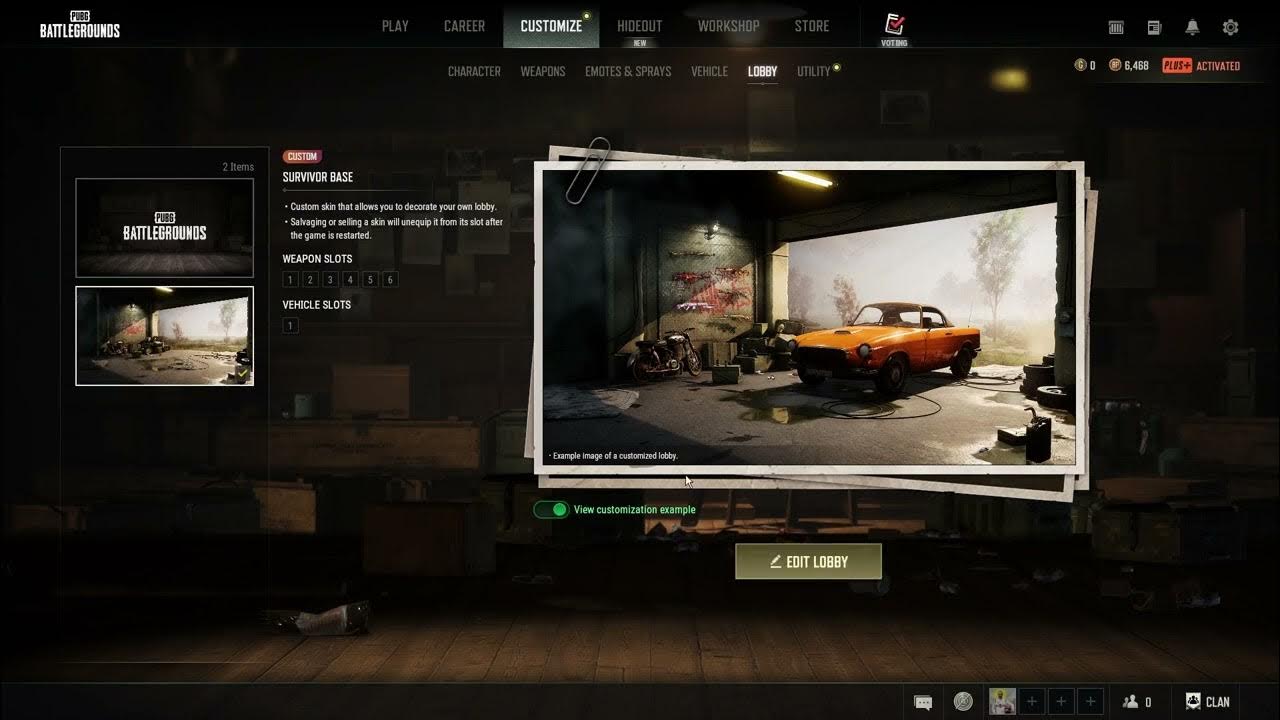Open the notifications bell icon
The width and height of the screenshot is (1280, 720).
coord(1192,27)
